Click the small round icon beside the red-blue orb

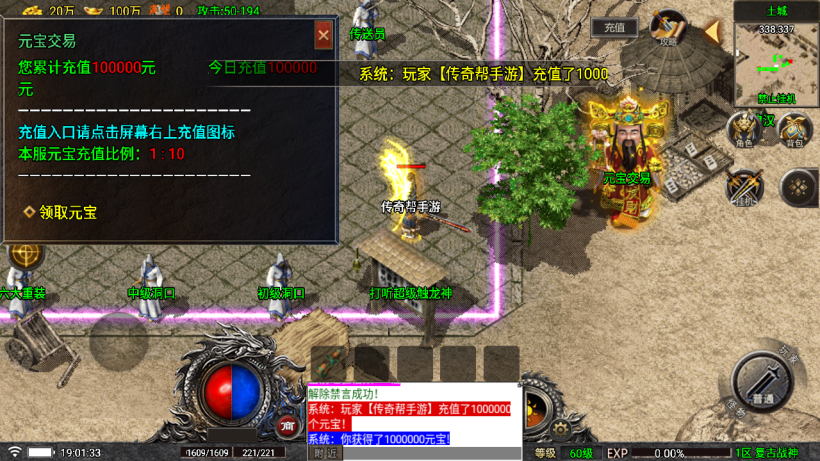tap(288, 425)
